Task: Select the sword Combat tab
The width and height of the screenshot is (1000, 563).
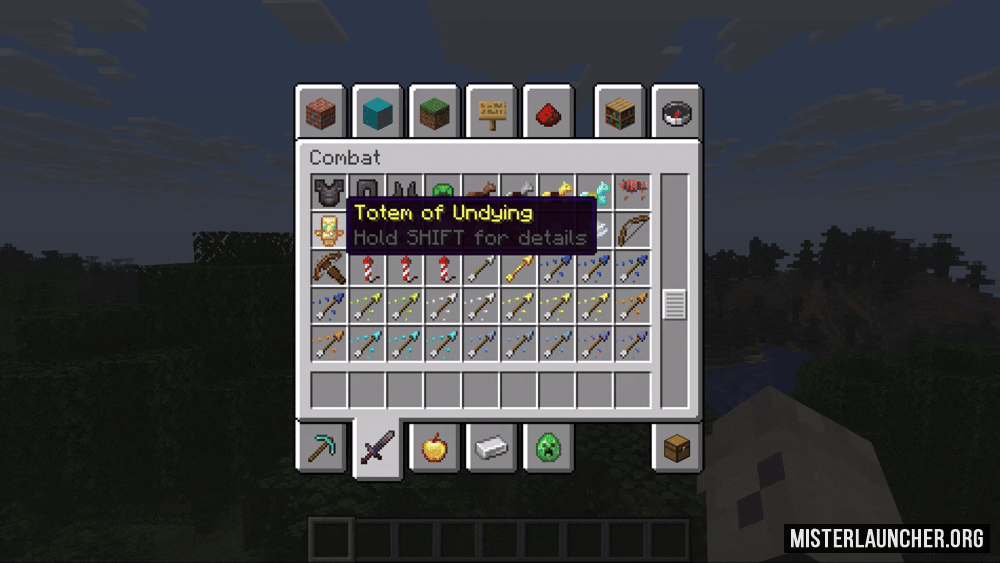Action: [x=377, y=449]
